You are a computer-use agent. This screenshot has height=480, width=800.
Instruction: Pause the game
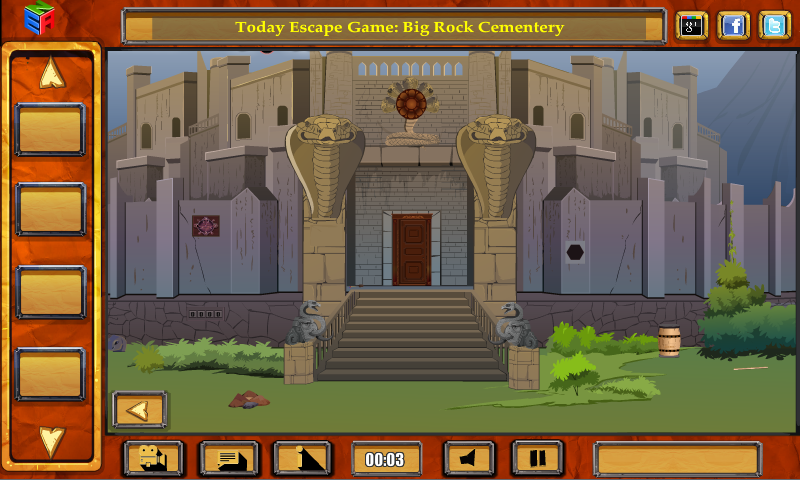538,459
